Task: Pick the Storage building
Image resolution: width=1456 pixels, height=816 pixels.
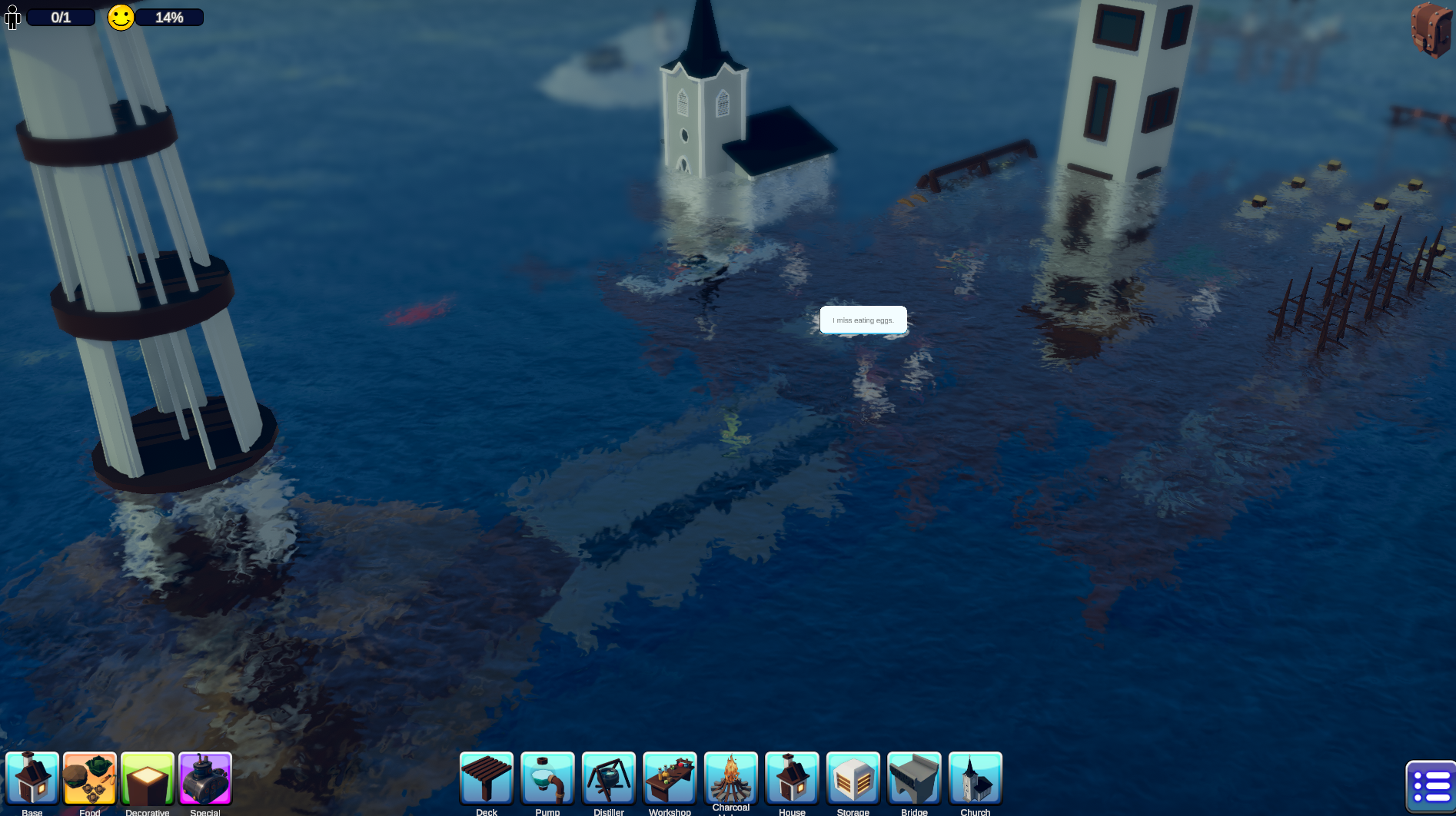Action: point(853,778)
